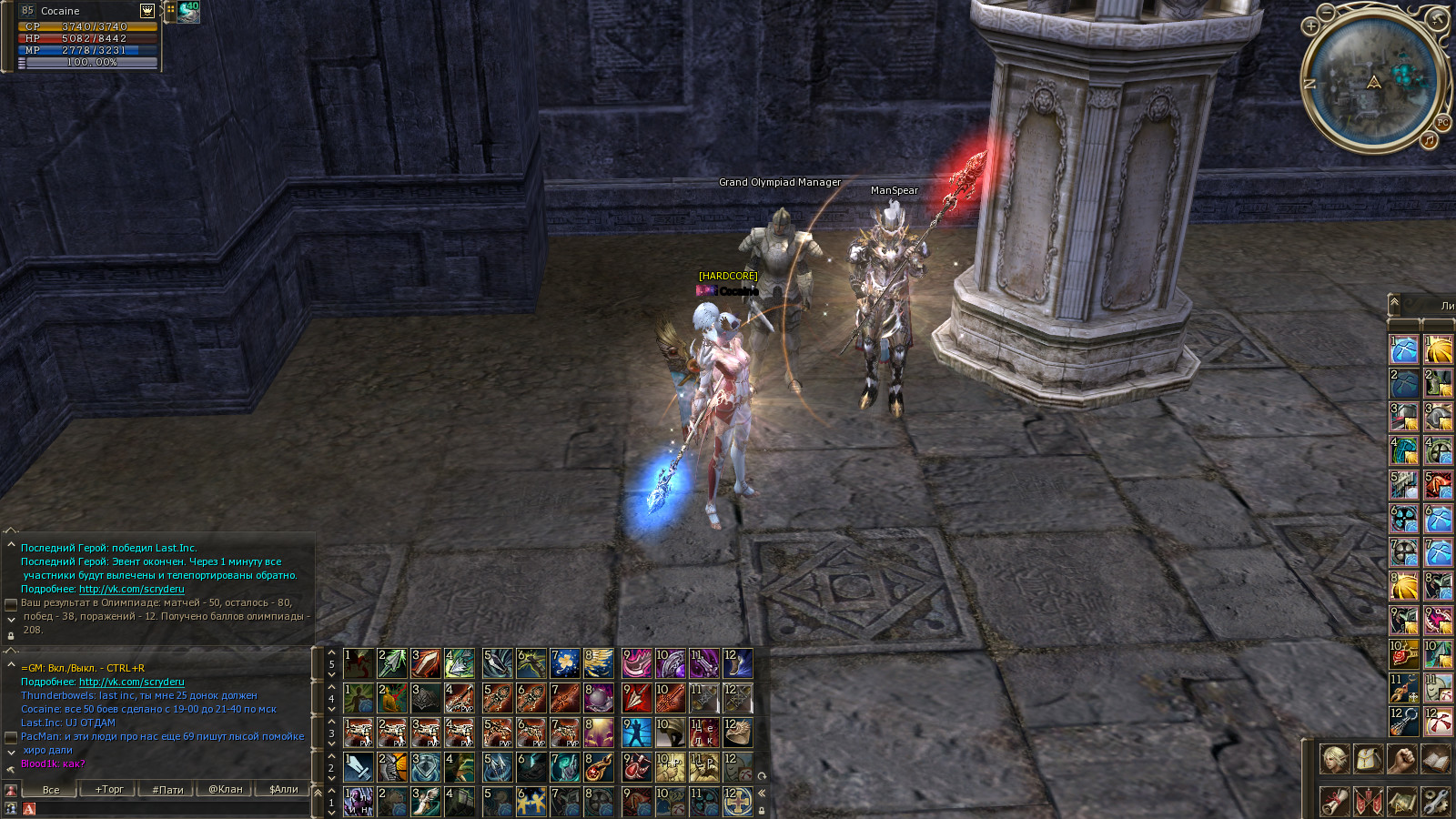Open the inventory backpack icon
This screenshot has width=1456, height=819.
click(1368, 759)
